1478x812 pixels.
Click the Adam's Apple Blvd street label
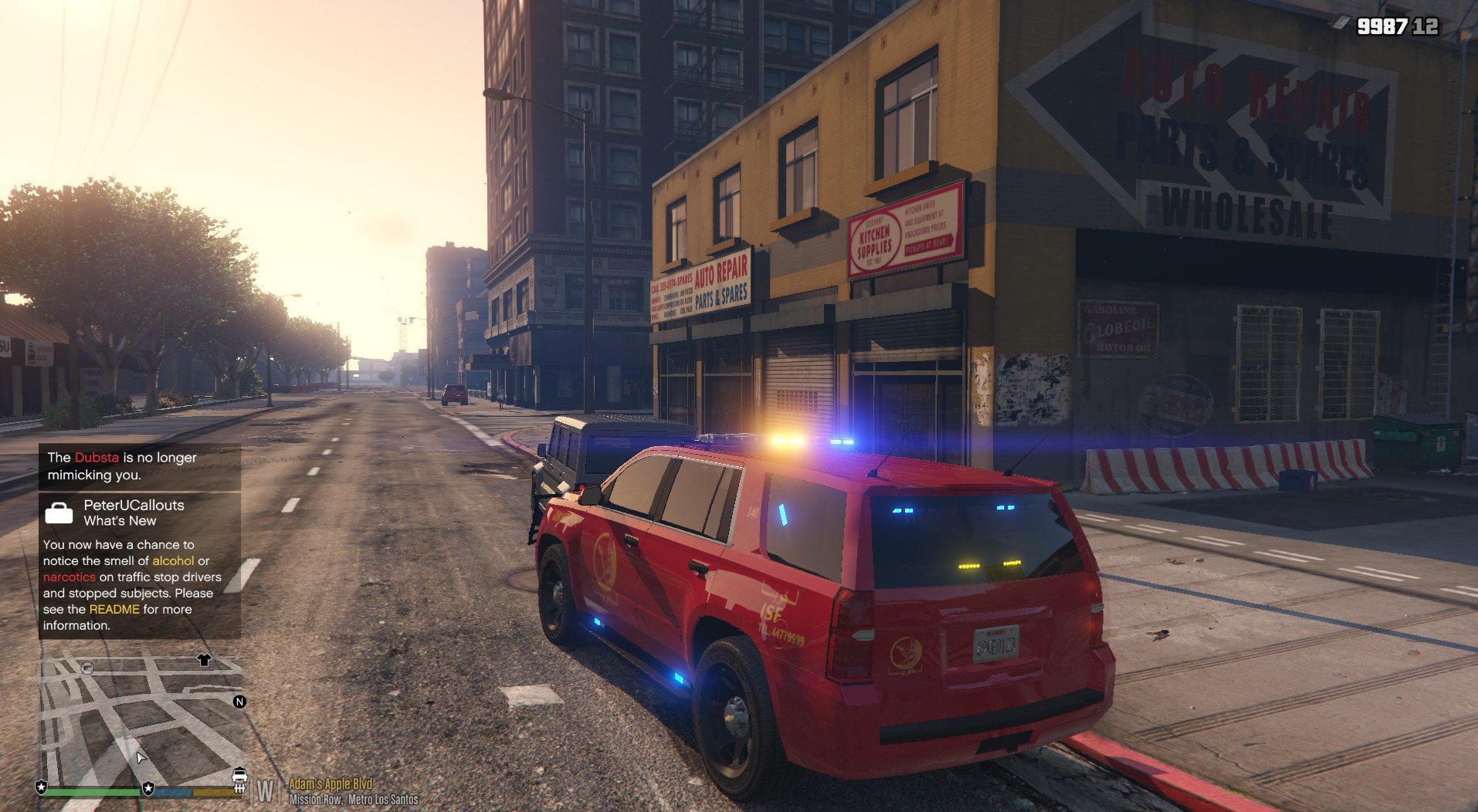pos(330,783)
